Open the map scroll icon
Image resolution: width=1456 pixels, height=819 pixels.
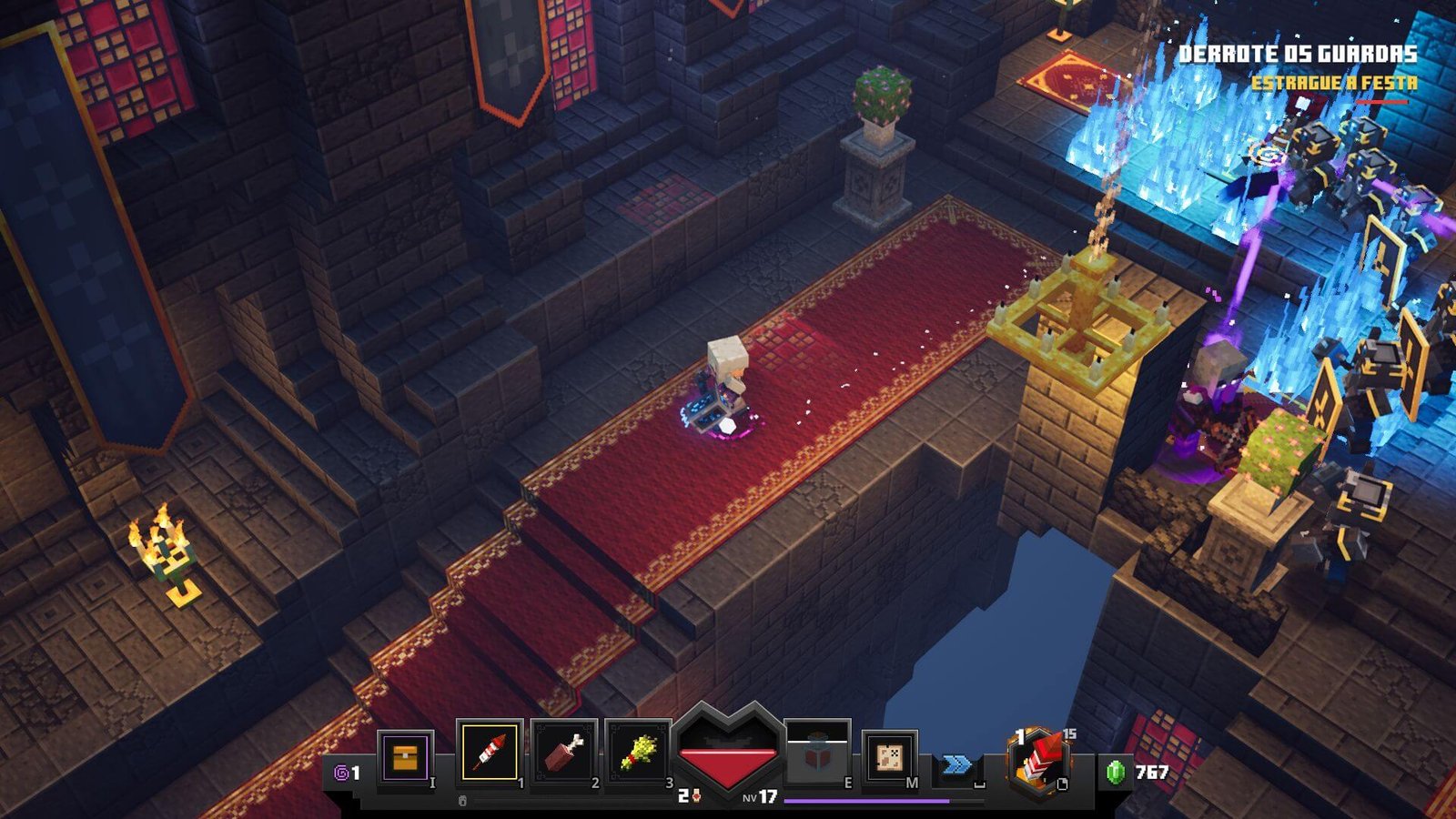889,756
